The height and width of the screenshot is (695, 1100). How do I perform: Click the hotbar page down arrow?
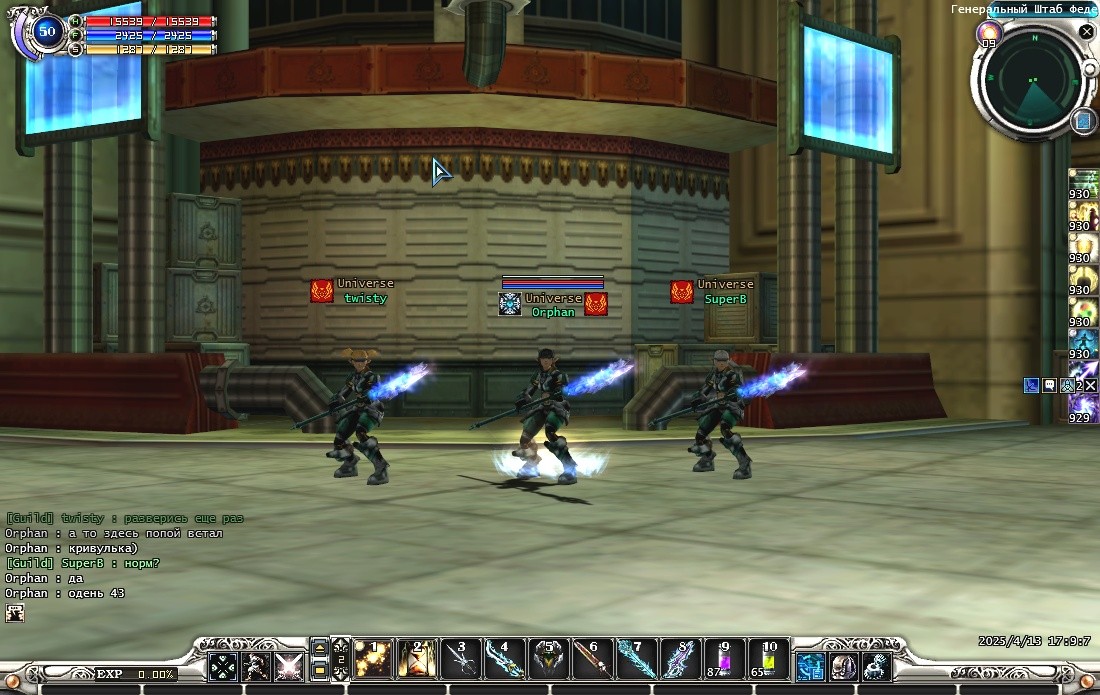pos(320,671)
